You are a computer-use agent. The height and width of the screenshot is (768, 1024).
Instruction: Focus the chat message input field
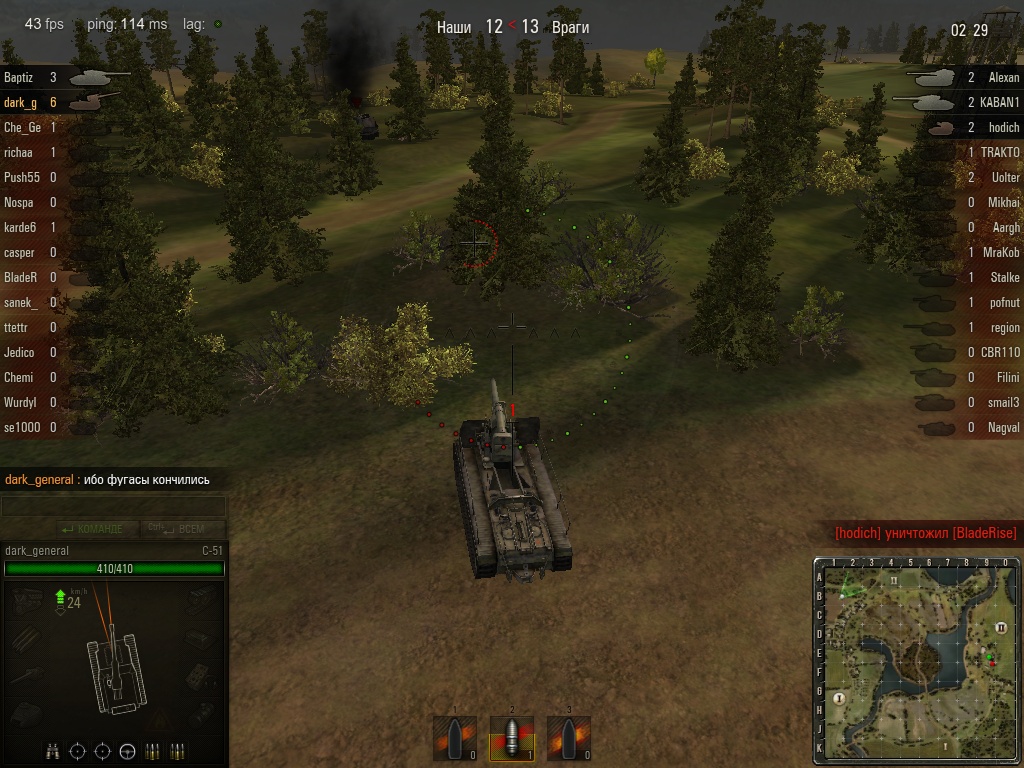112,507
